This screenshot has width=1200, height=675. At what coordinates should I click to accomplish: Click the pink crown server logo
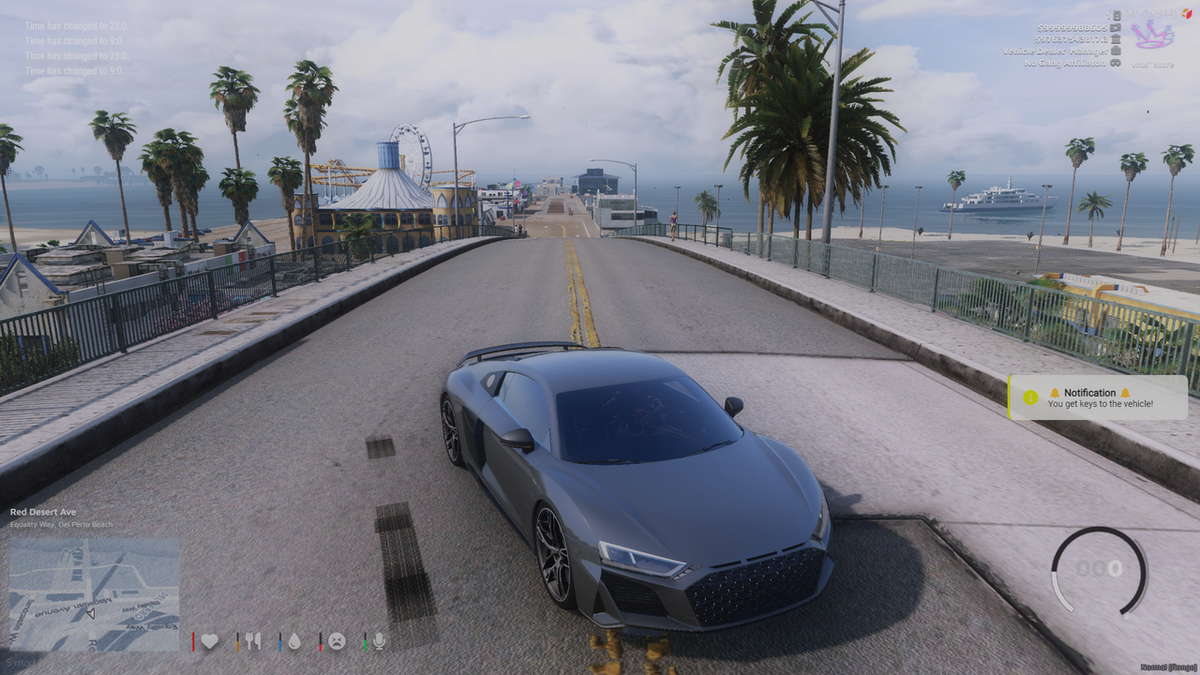(1151, 35)
